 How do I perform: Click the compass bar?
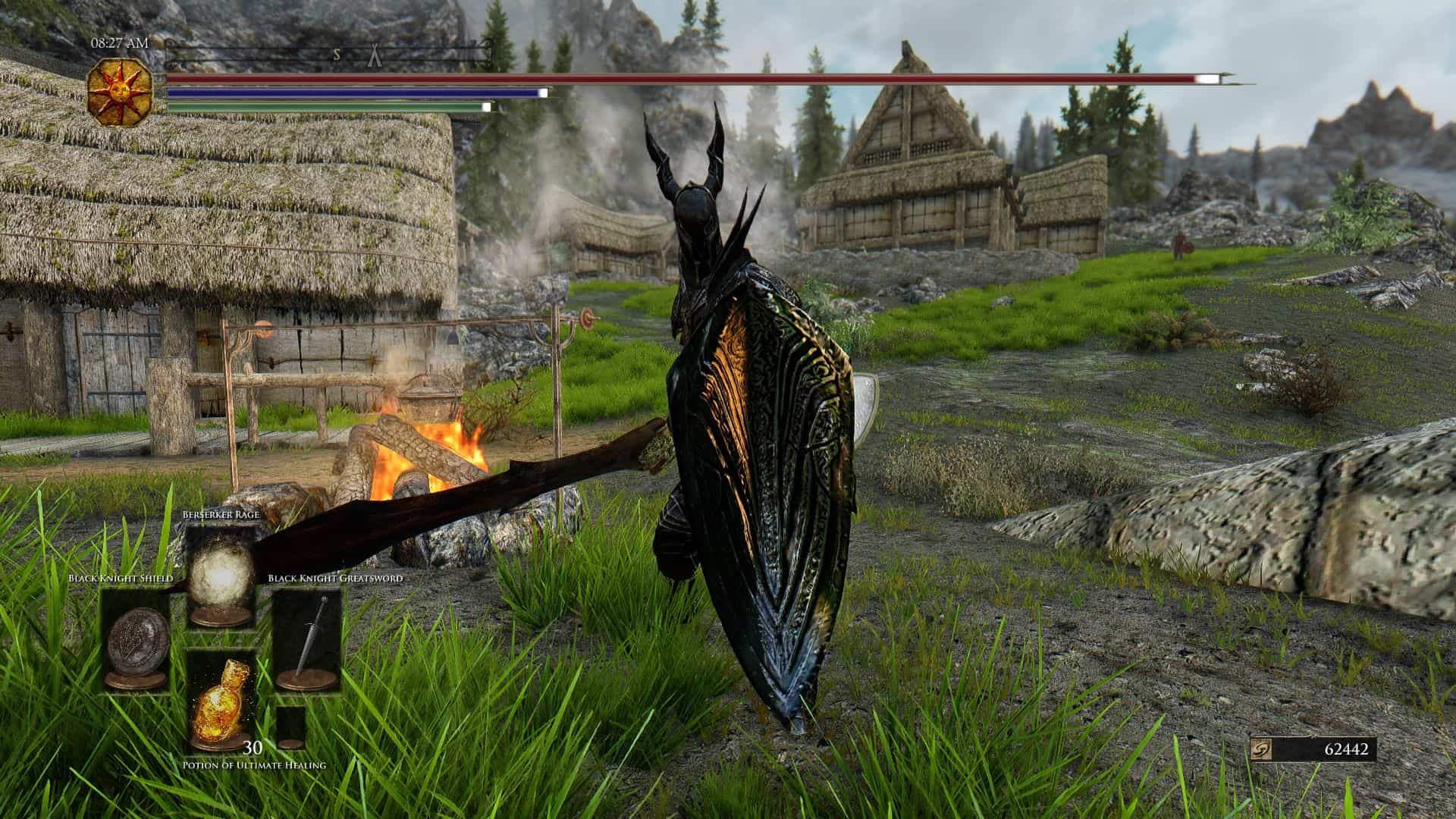point(328,55)
